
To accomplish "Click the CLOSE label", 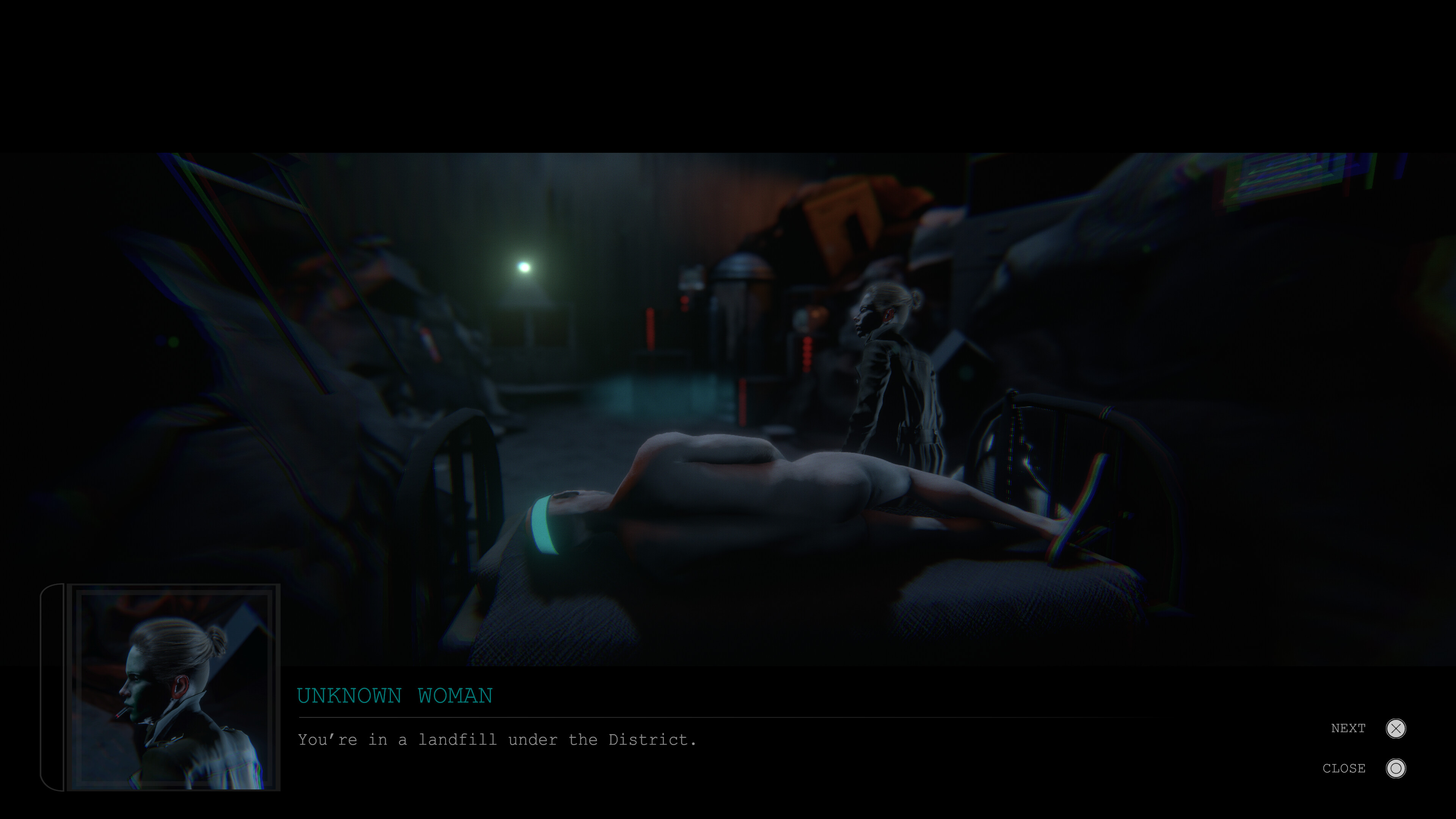I will pyautogui.click(x=1344, y=768).
